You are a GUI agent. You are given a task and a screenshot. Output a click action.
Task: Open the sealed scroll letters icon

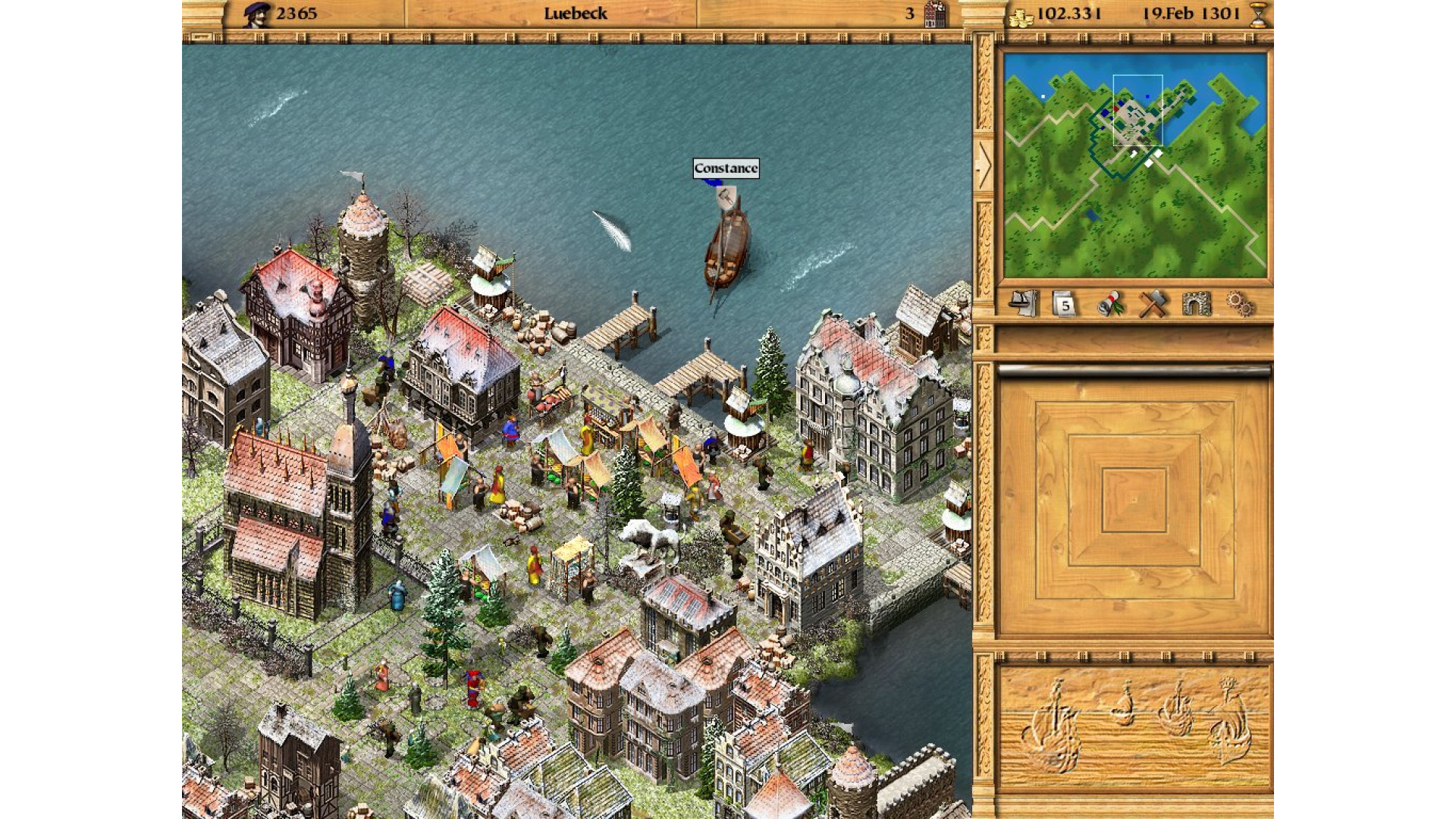coord(1109,305)
